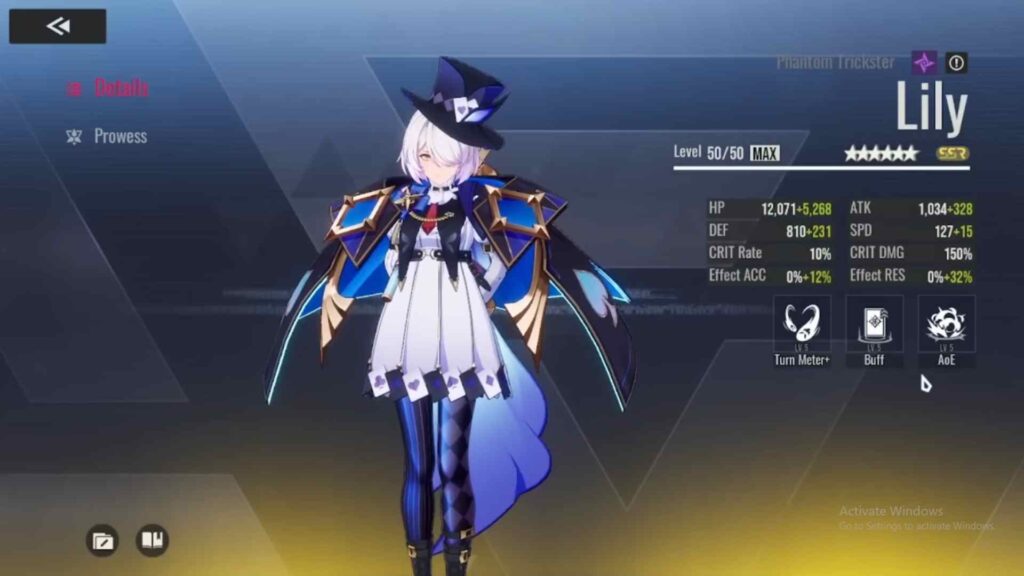Image resolution: width=1024 pixels, height=576 pixels.
Task: Click the purple star element icon
Action: (x=925, y=63)
